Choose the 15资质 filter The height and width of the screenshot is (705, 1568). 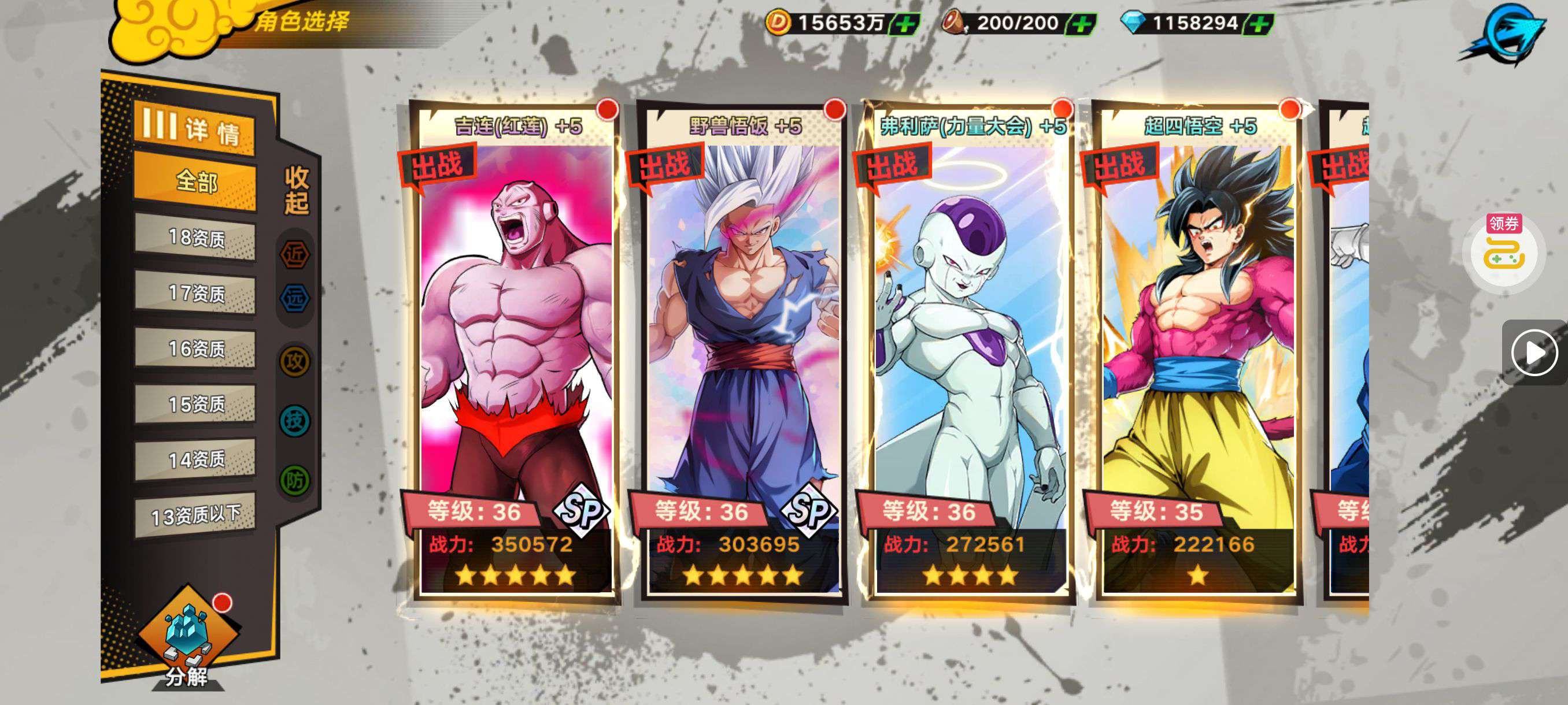pos(195,404)
